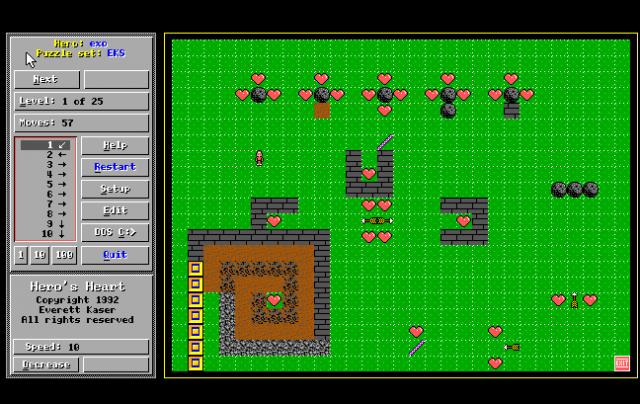Open the Help screen
Viewport: 640px width, 404px height.
click(115, 146)
